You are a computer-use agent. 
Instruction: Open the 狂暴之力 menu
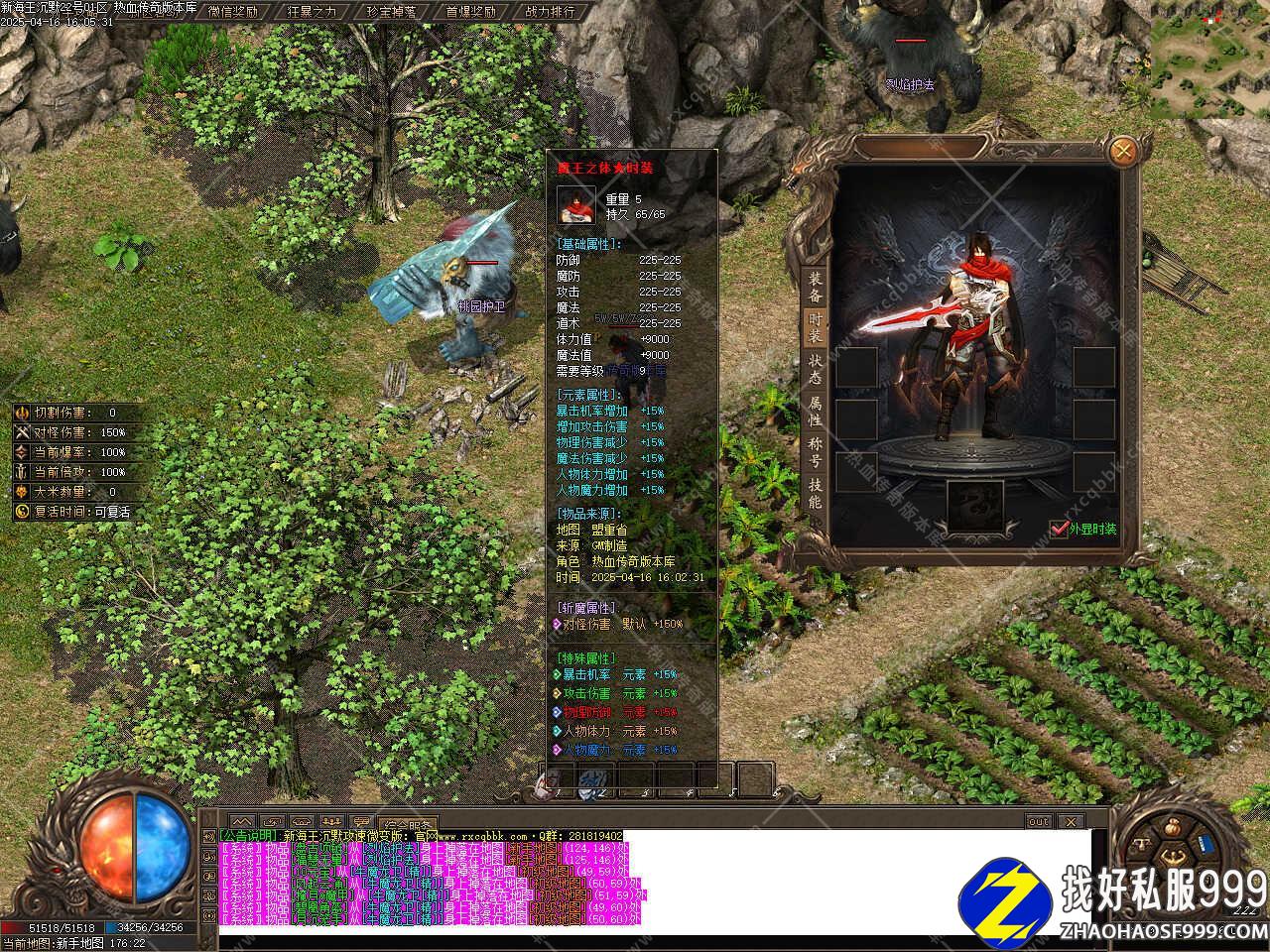(x=311, y=12)
